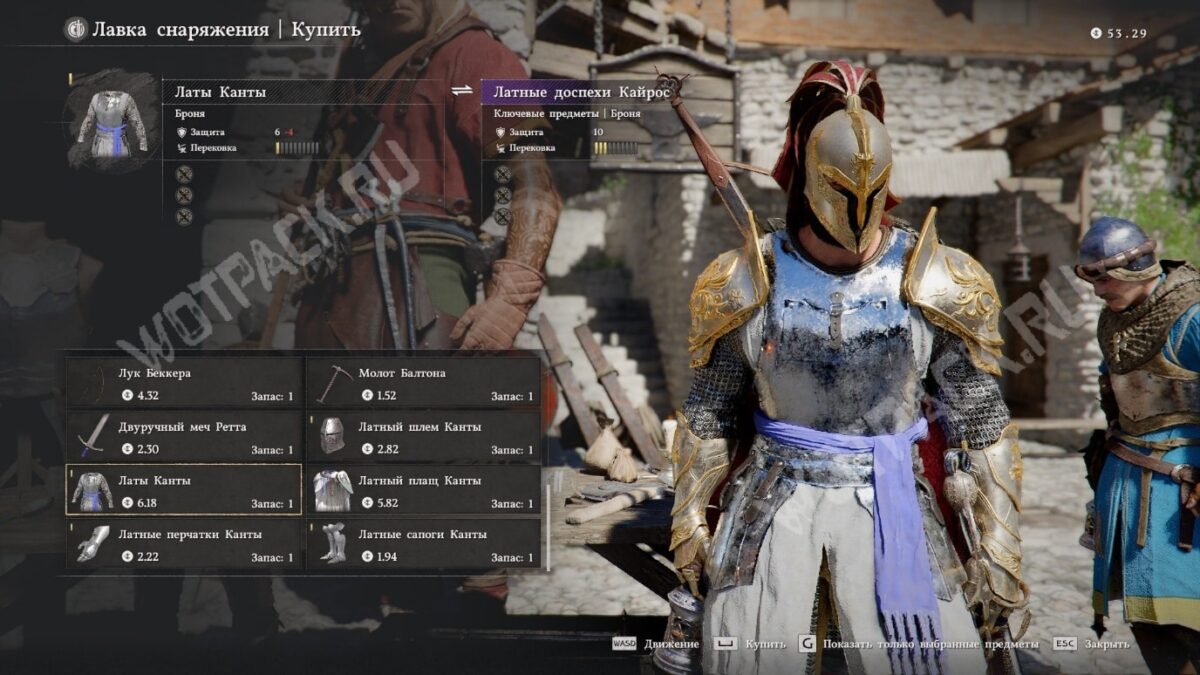Screen dimensions: 1200x675
Task: Pick the Двуручный меч Ретта sword
Action: tap(184, 437)
